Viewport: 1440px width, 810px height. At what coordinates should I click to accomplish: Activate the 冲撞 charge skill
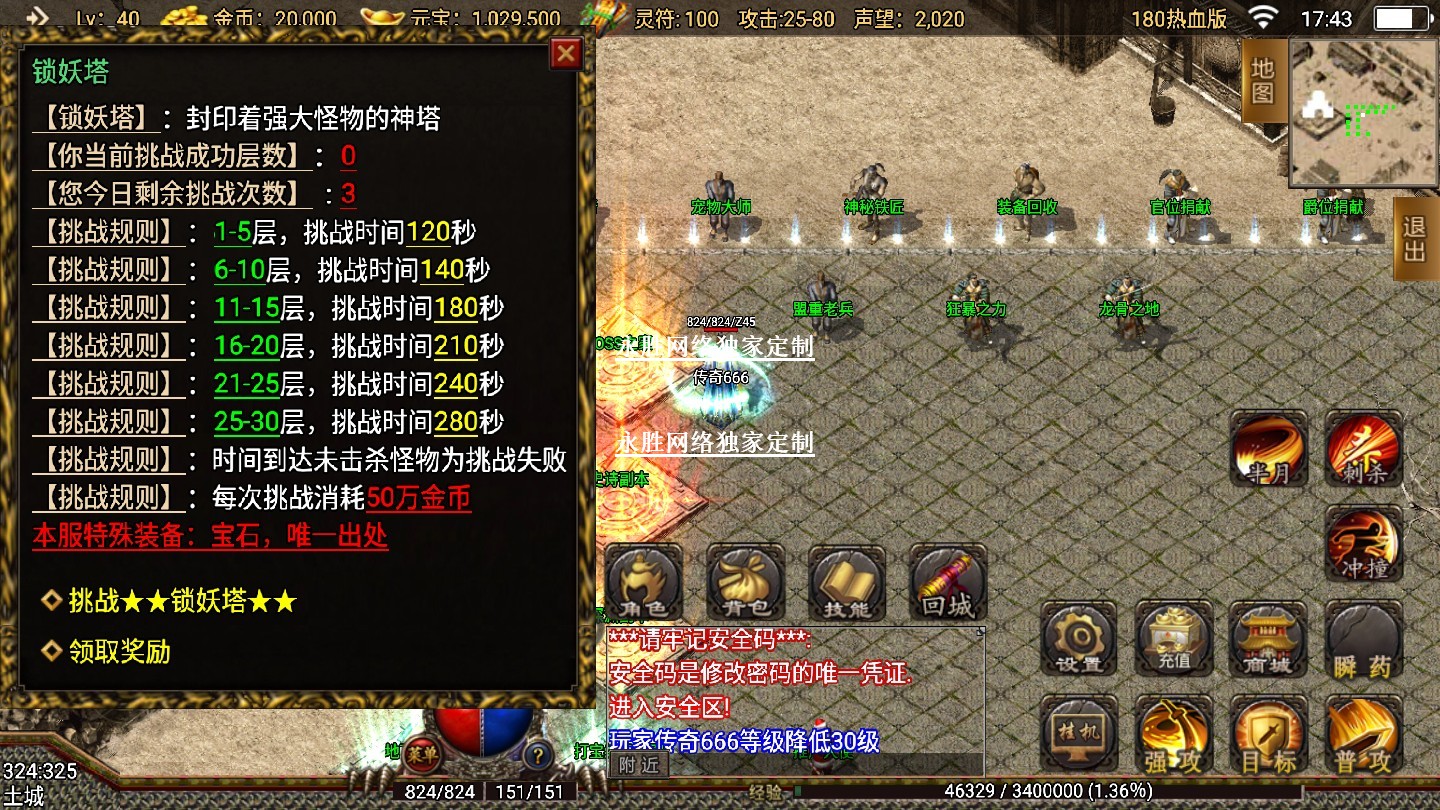click(1364, 543)
